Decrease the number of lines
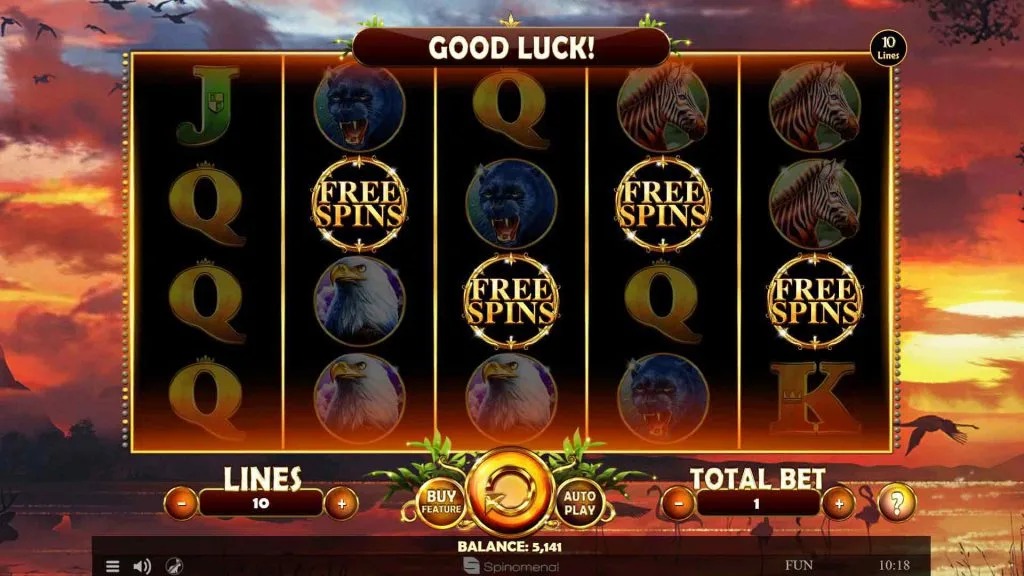The height and width of the screenshot is (576, 1024). tap(181, 503)
